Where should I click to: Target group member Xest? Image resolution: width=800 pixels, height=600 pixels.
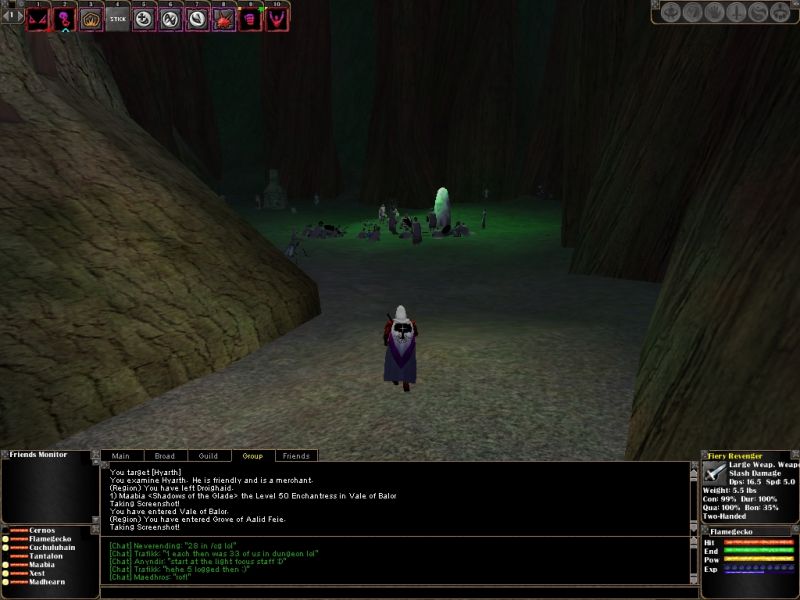click(37, 575)
